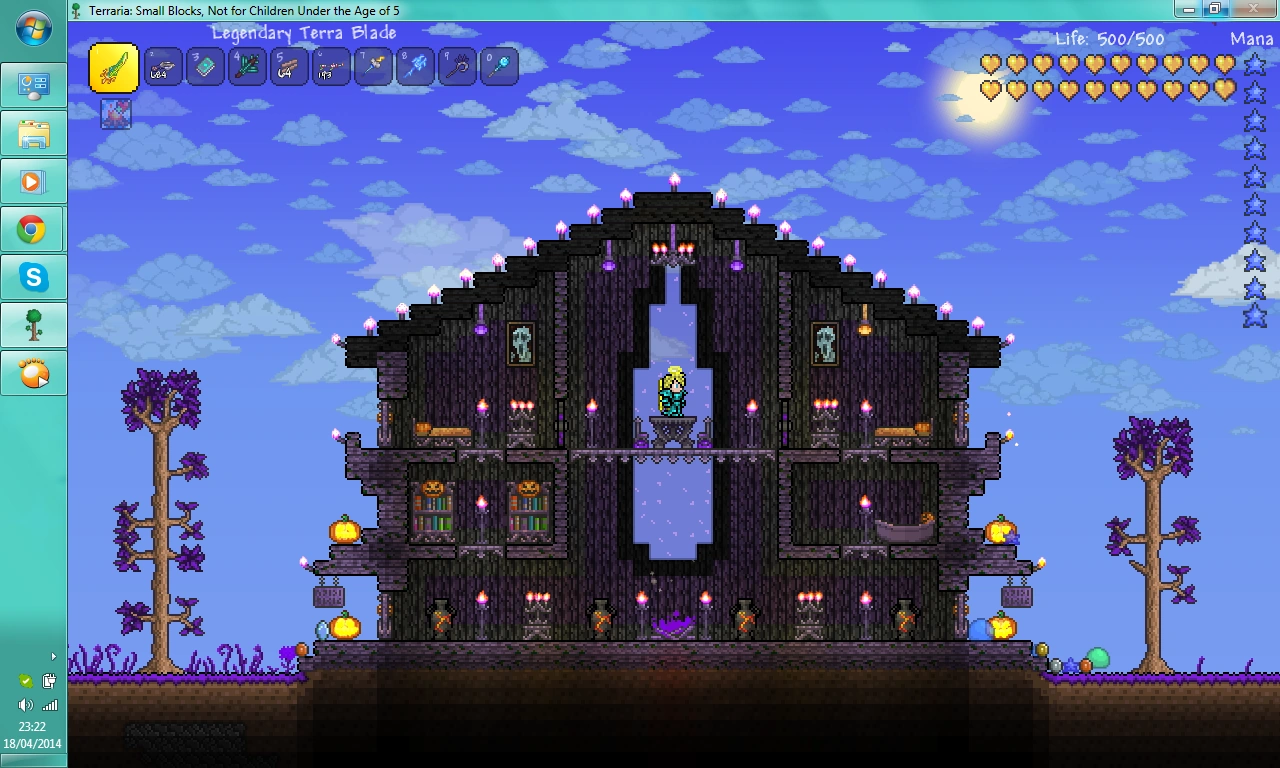This screenshot has width=1280, height=768.
Task: Select the glowing orb staff in slot 0
Action: coord(499,67)
